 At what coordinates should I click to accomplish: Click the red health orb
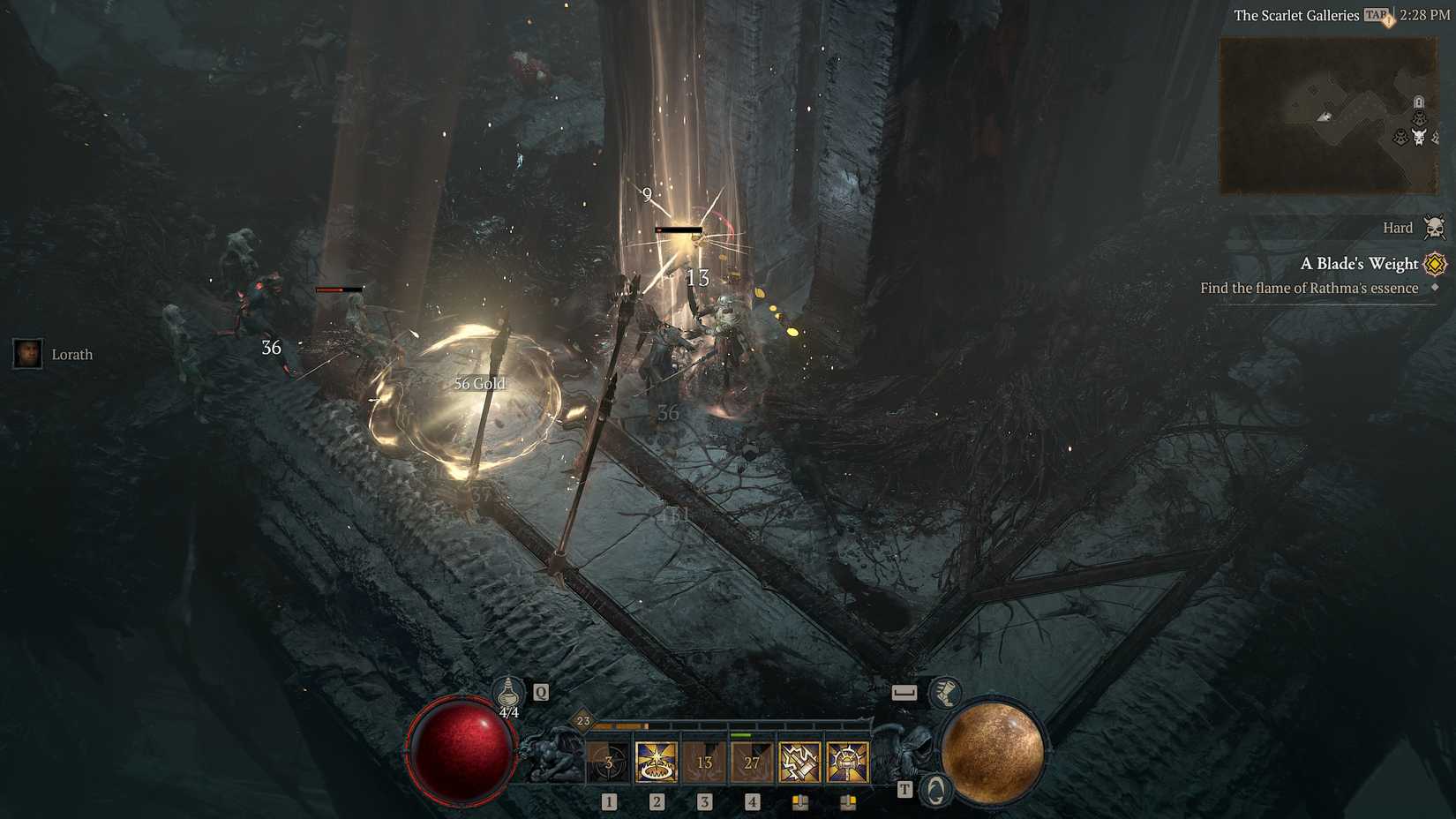(461, 754)
